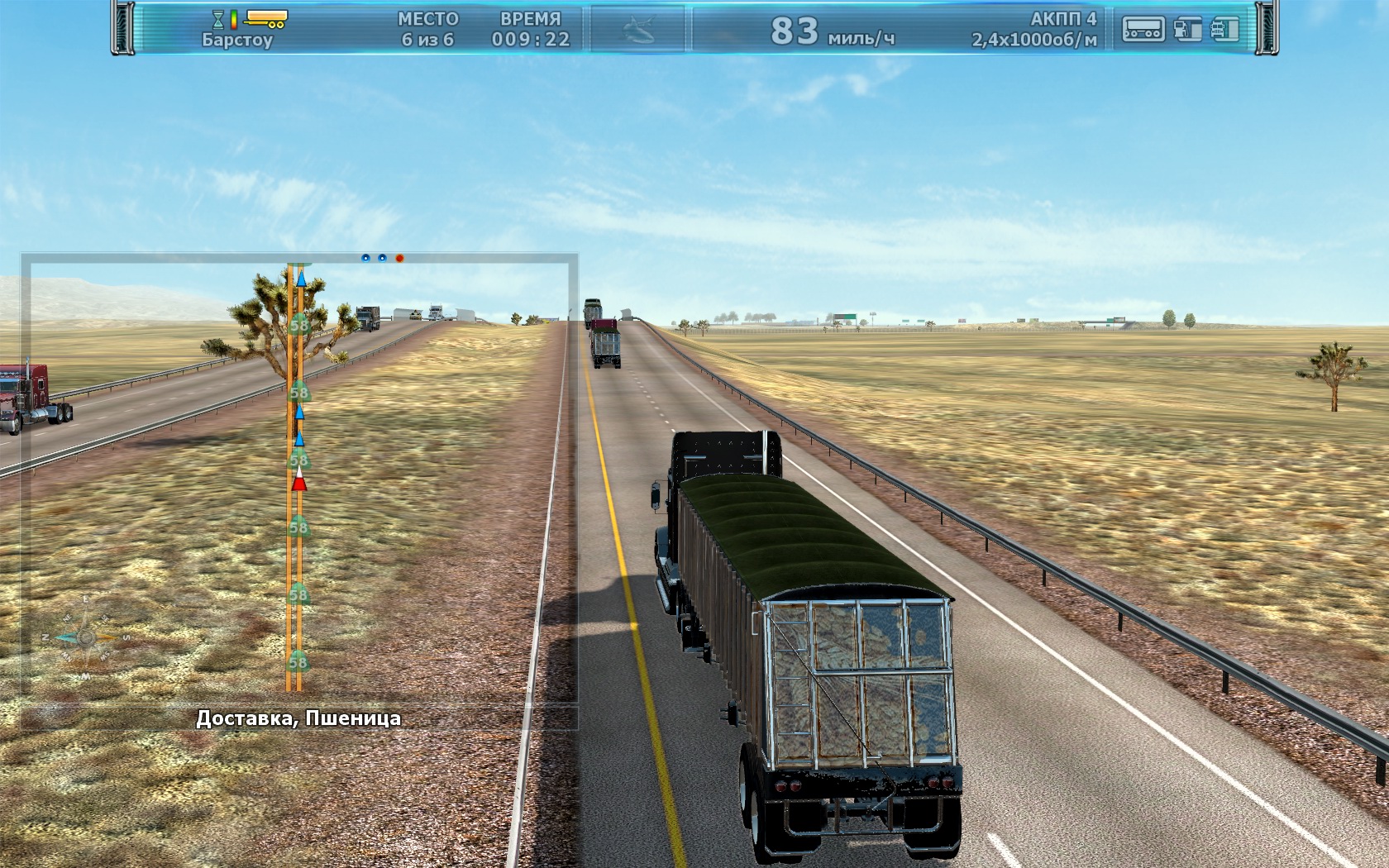Image resolution: width=1389 pixels, height=868 pixels.
Task: Click the hourglass delivery timer icon
Action: 218,19
